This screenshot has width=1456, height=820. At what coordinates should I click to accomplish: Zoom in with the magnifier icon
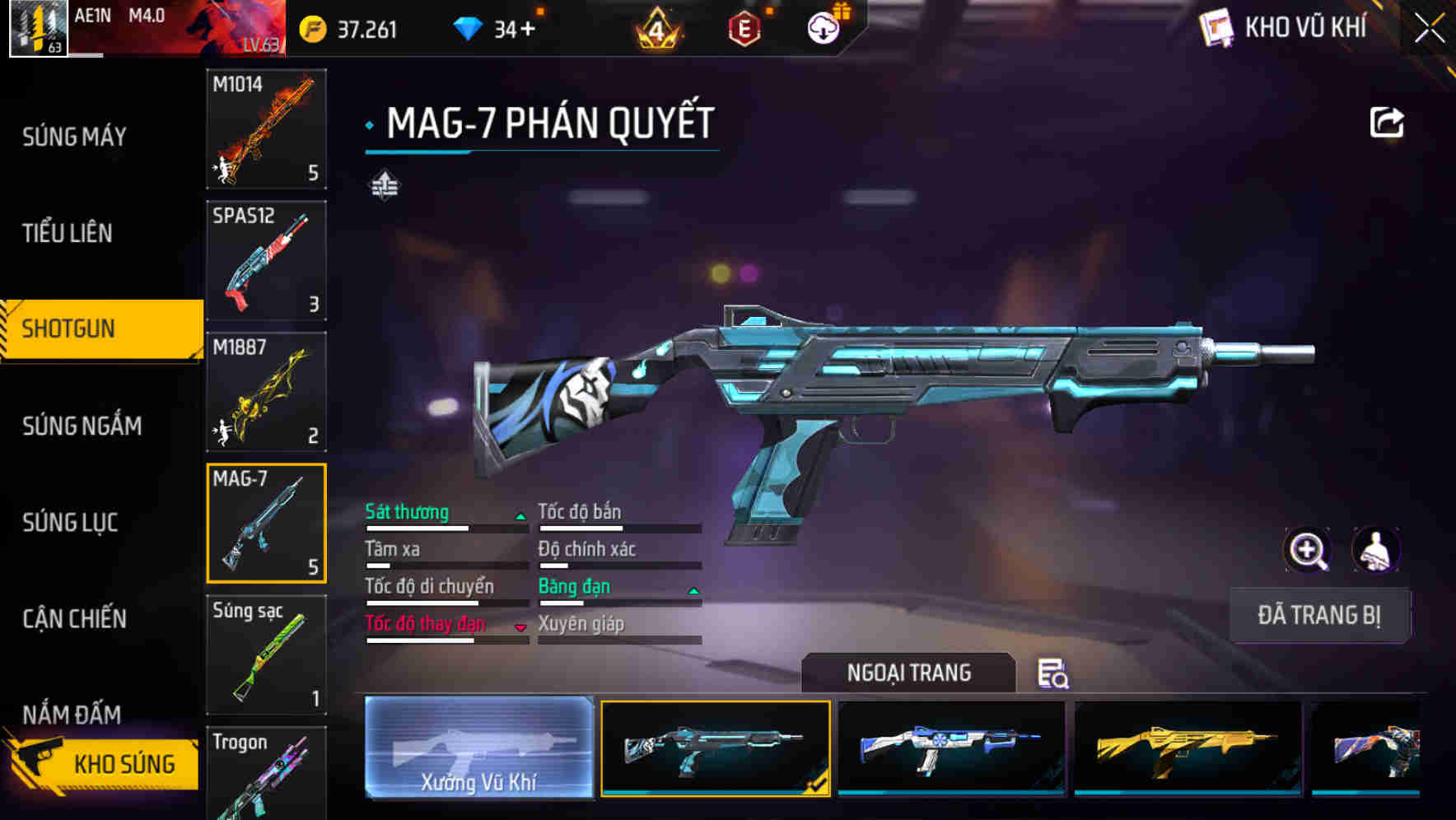tap(1307, 550)
